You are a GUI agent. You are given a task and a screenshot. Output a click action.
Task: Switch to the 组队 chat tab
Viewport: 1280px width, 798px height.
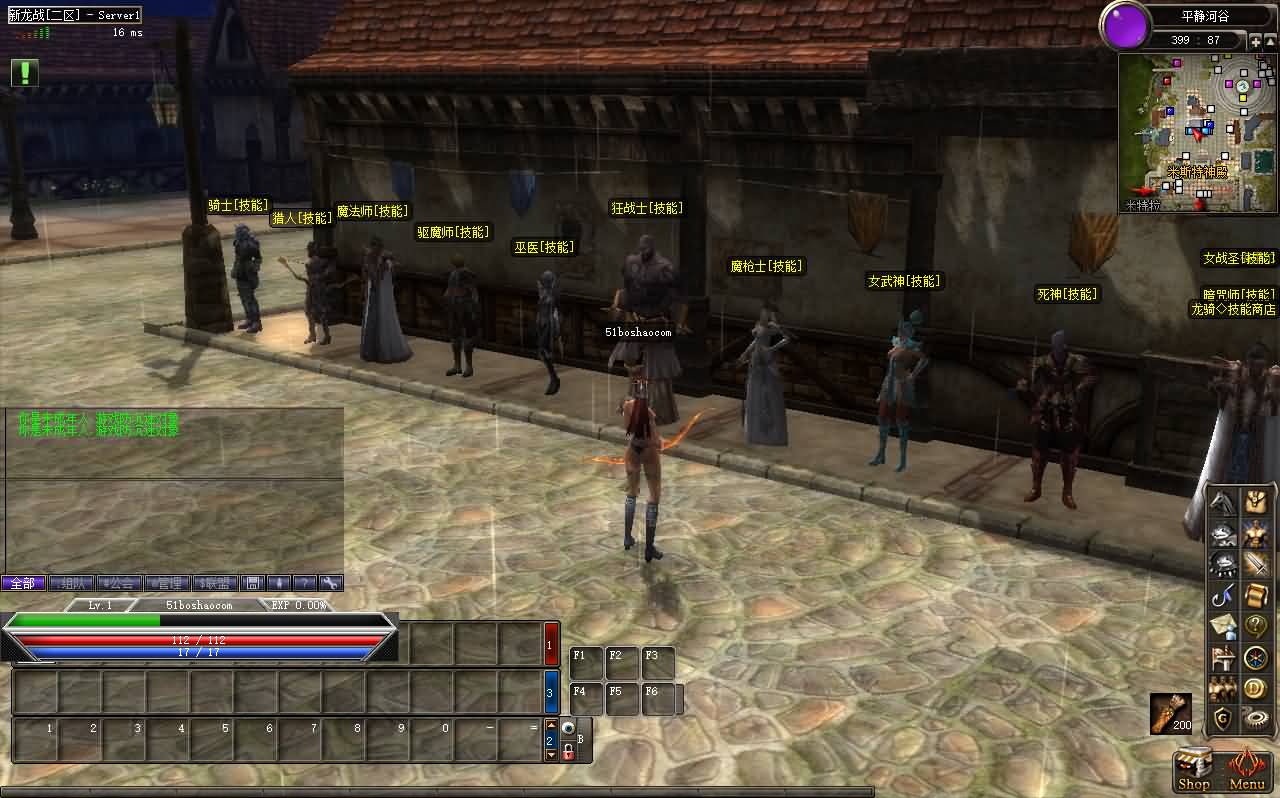(x=71, y=583)
